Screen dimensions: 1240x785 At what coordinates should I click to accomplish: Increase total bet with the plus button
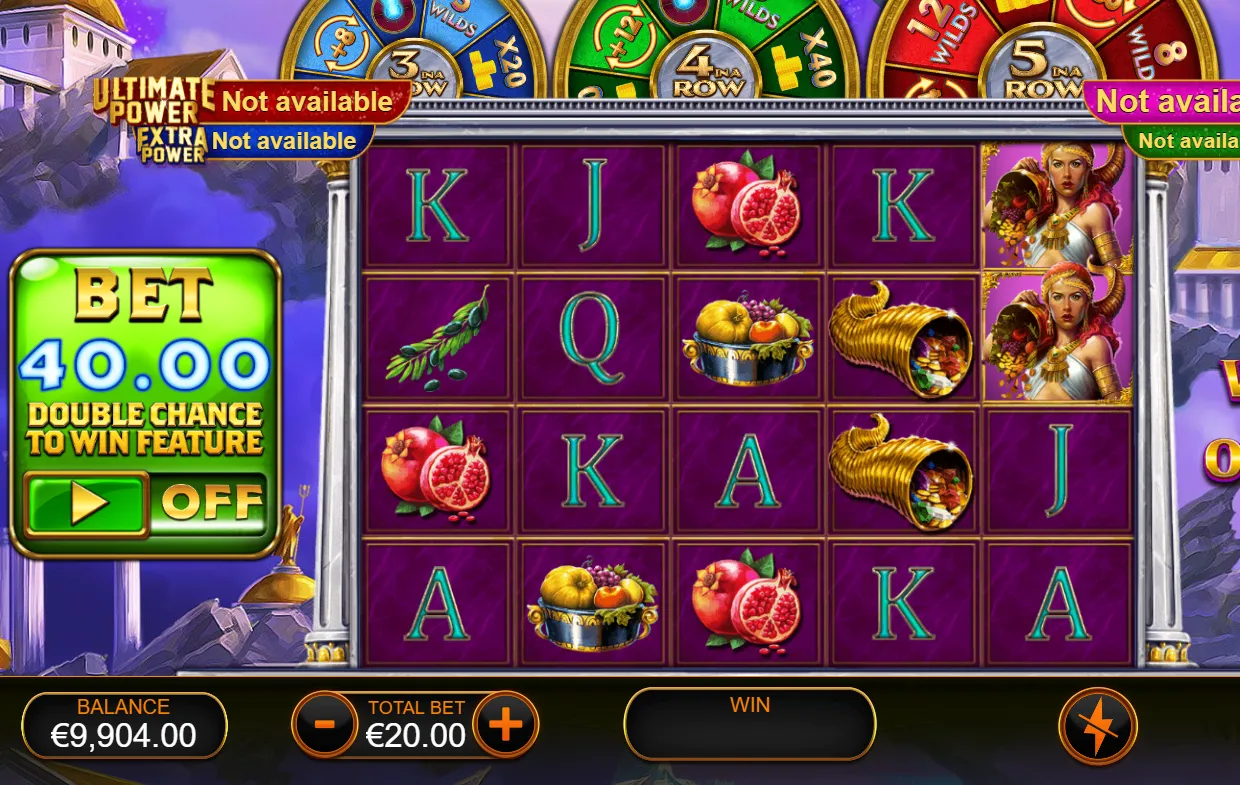505,724
